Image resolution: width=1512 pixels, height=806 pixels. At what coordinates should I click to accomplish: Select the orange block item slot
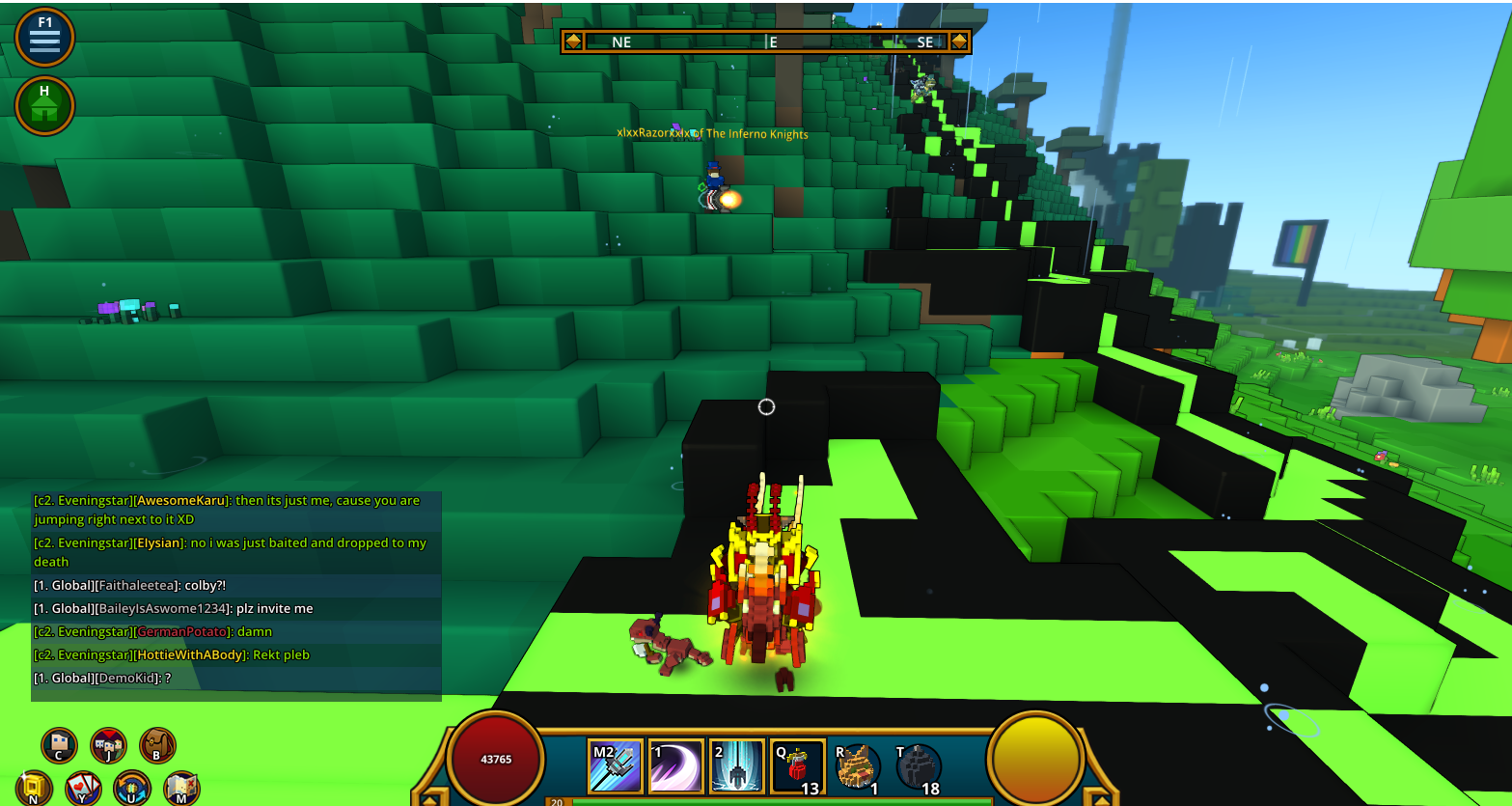[857, 766]
